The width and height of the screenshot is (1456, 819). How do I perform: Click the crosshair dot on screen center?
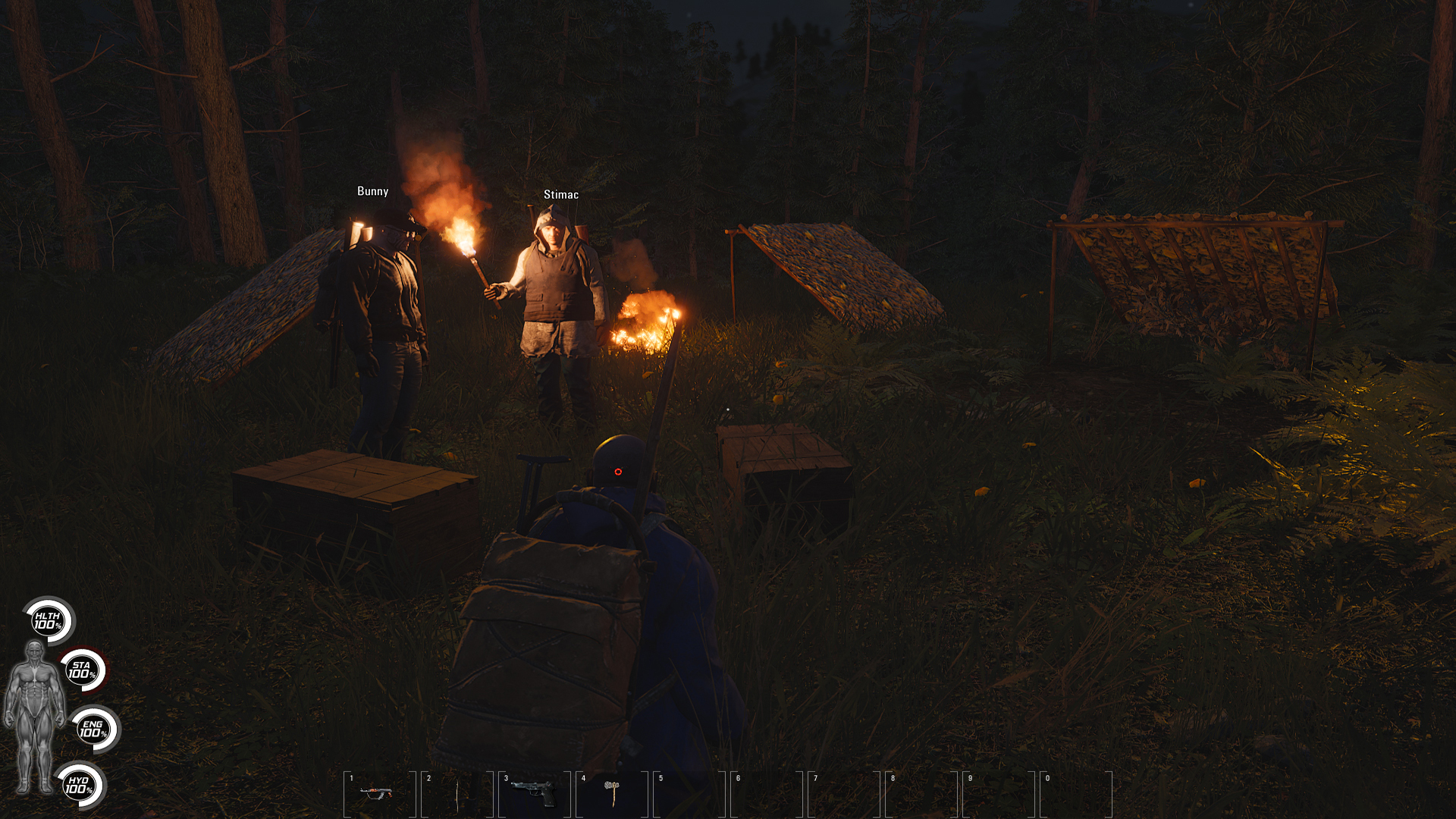coord(620,472)
